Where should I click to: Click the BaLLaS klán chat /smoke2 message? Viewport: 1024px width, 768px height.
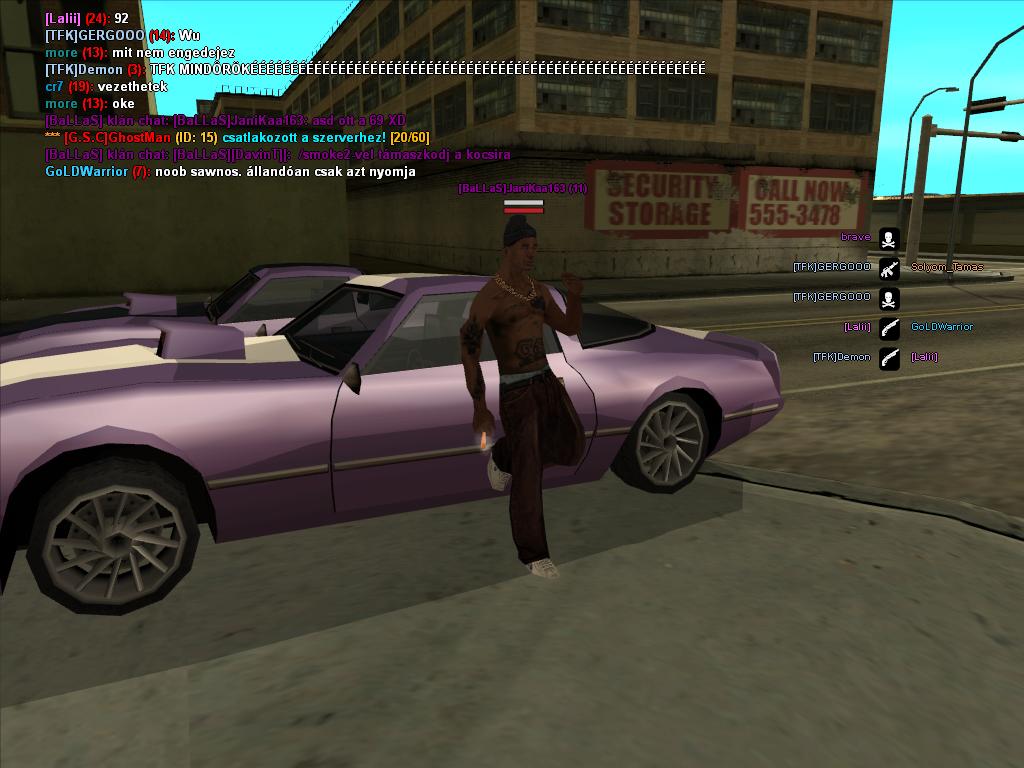278,155
